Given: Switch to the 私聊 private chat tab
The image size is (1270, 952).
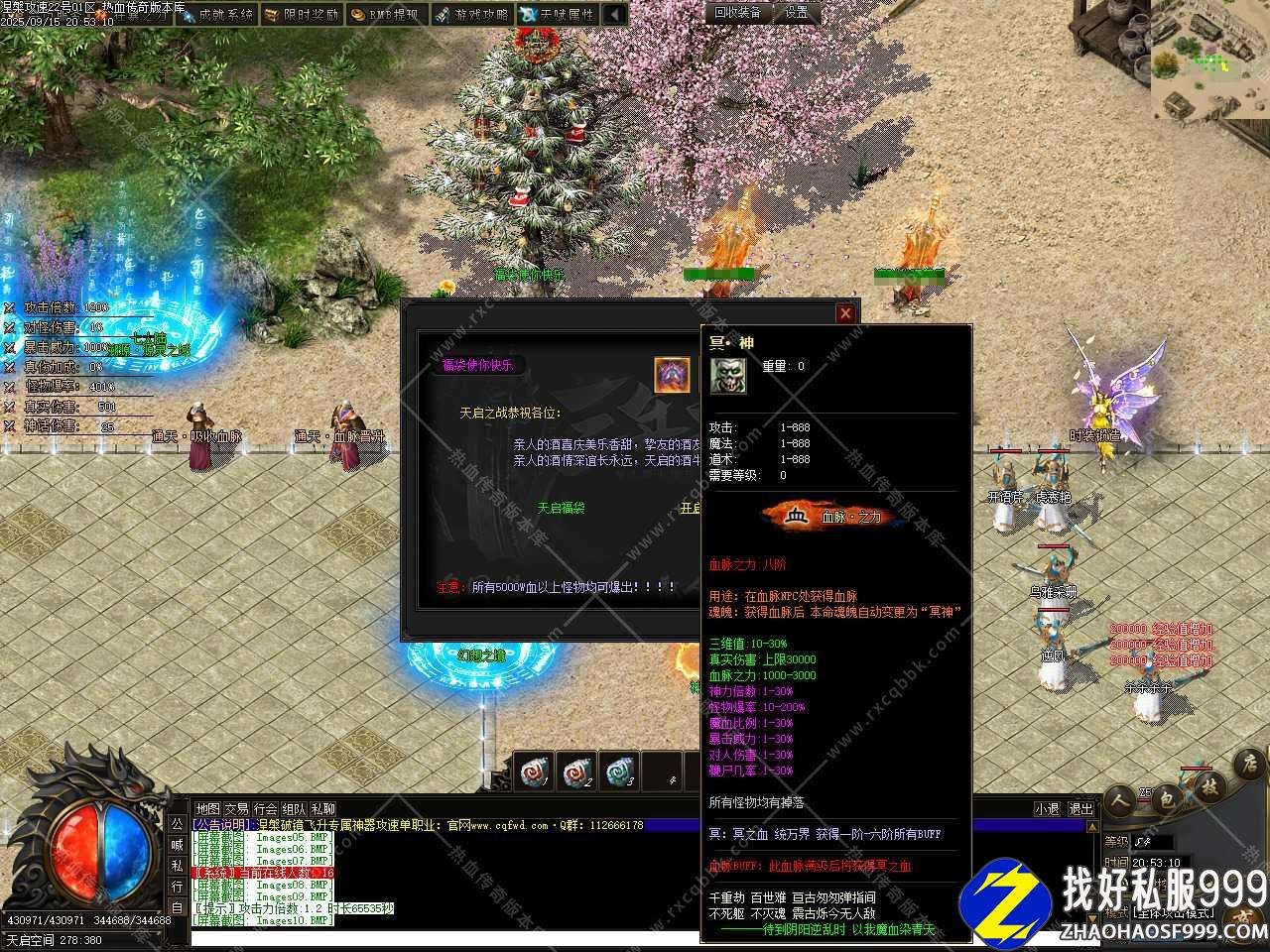Looking at the screenshot, I should point(323,809).
